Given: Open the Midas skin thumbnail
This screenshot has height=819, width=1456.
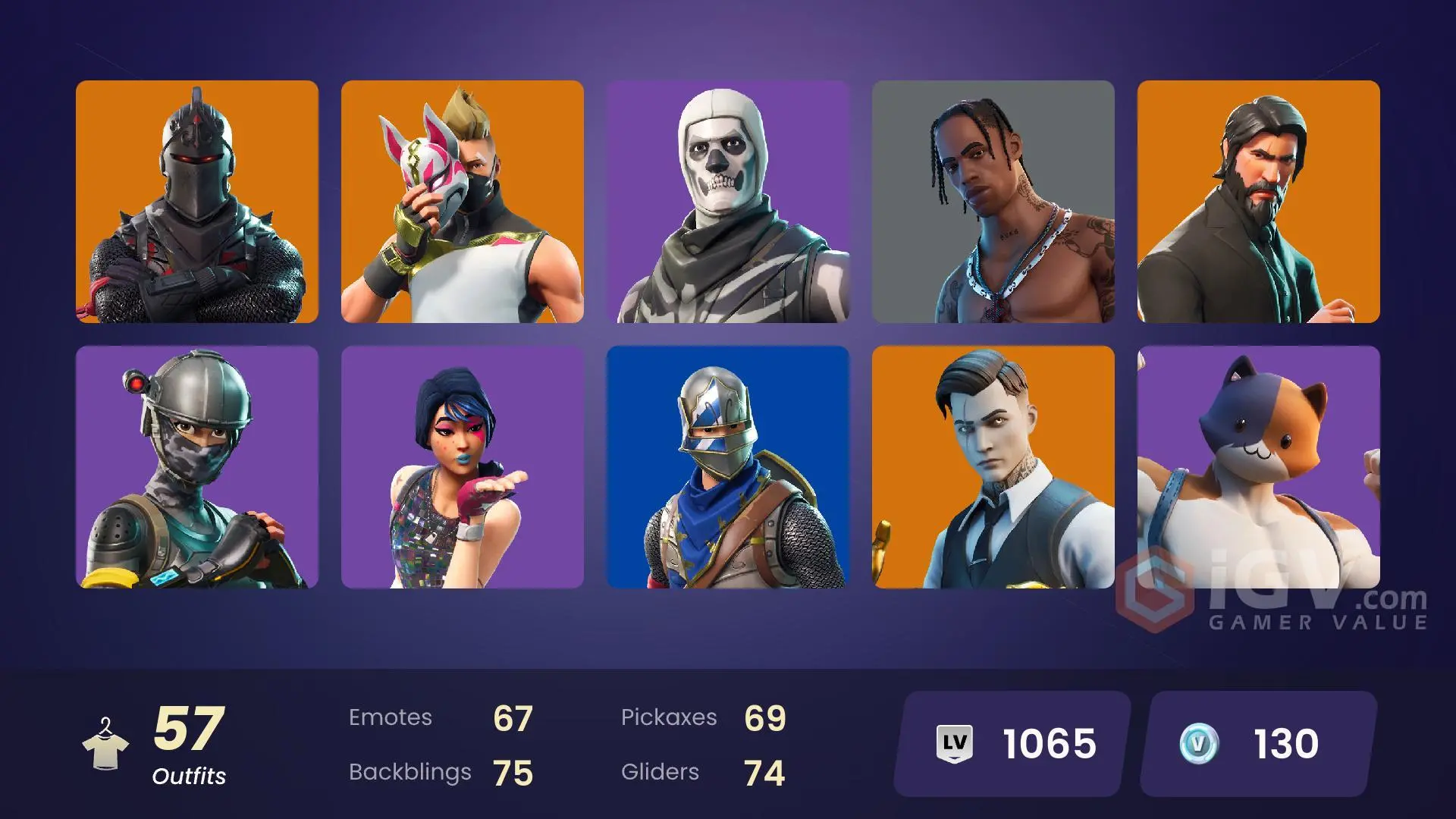Looking at the screenshot, I should pos(995,466).
